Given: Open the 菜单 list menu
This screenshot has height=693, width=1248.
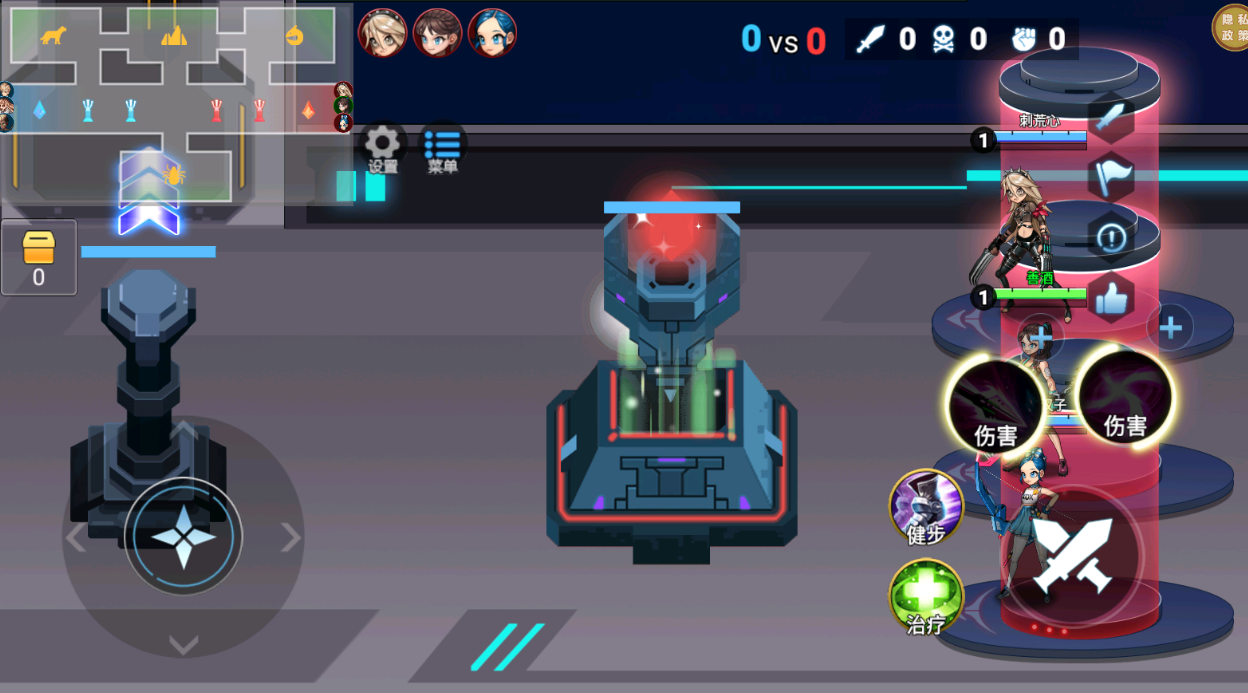Looking at the screenshot, I should [x=443, y=149].
